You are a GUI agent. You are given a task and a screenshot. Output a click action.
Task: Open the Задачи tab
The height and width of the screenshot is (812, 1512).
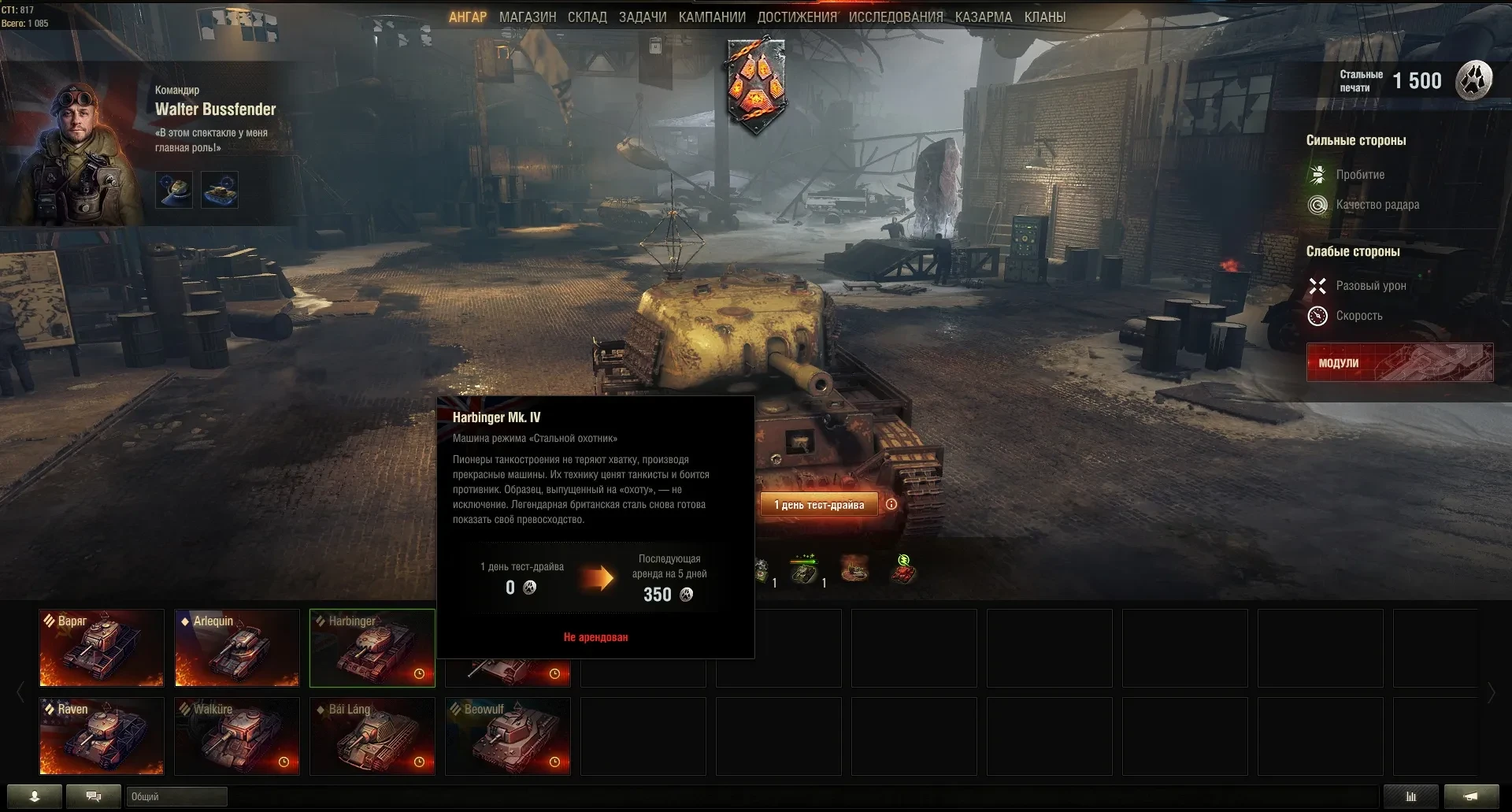(643, 17)
